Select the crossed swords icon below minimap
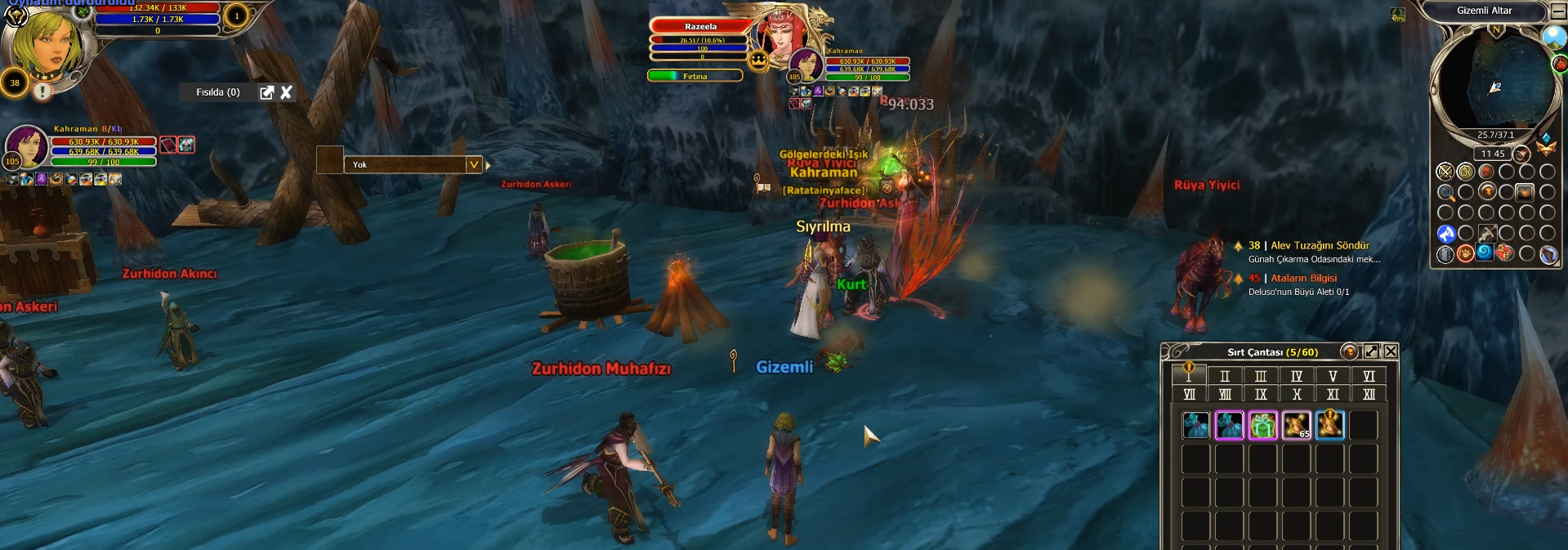 [1445, 172]
